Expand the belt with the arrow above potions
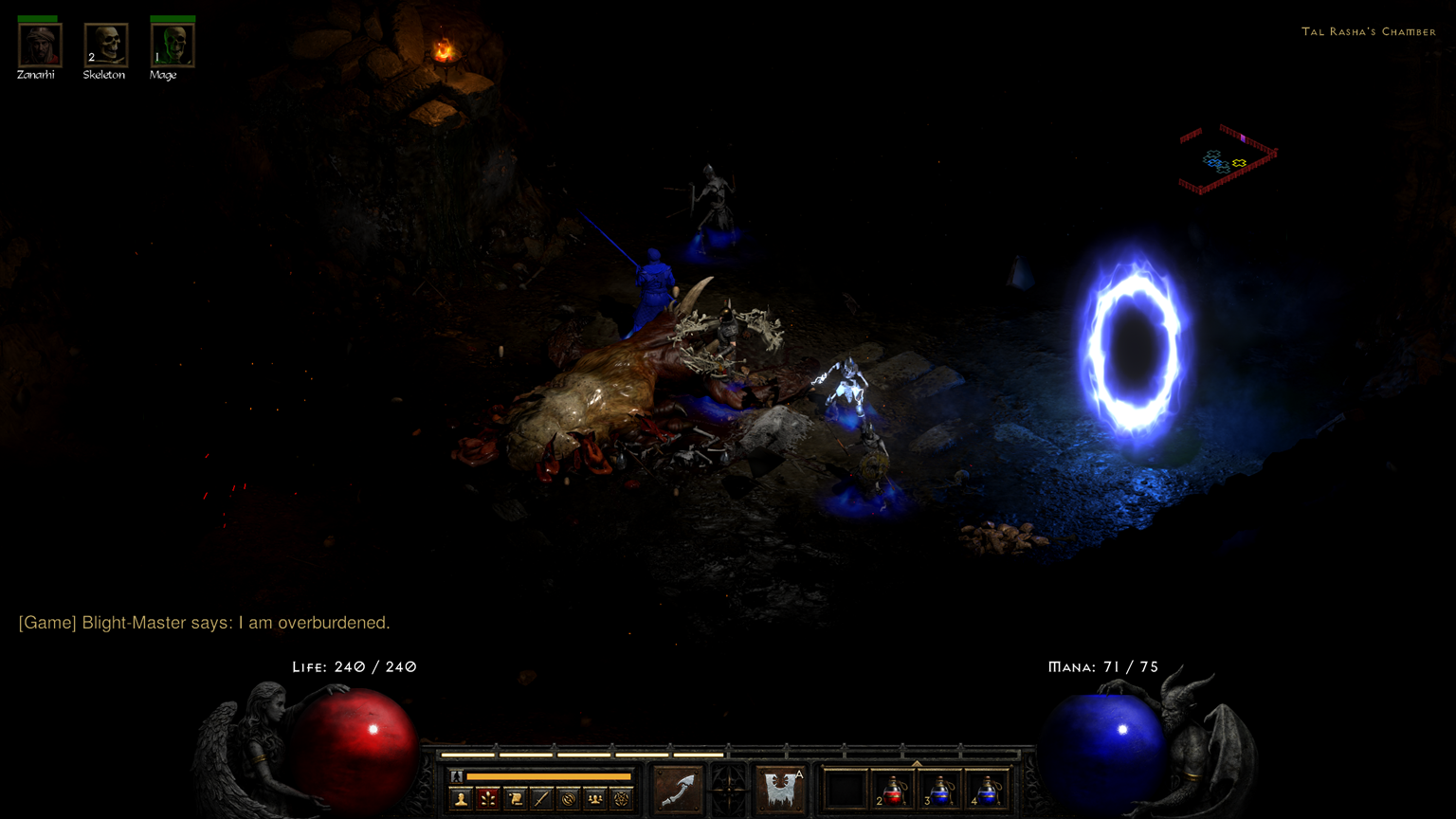This screenshot has width=1456, height=819. pyautogui.click(x=917, y=763)
